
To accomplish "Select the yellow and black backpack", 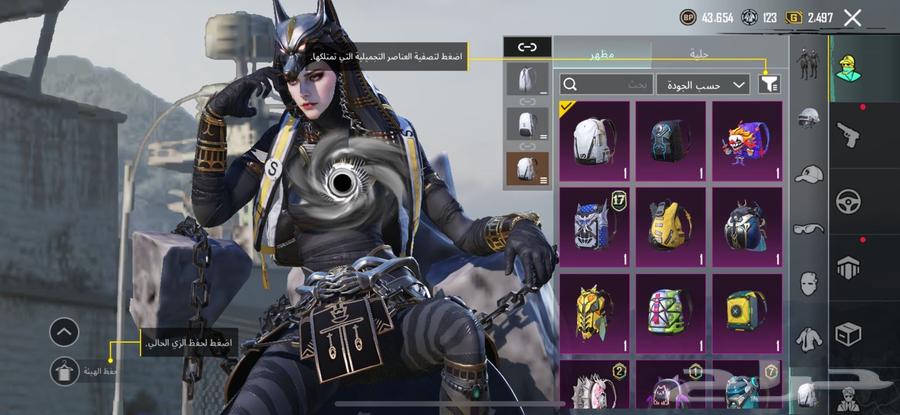I will tap(671, 227).
